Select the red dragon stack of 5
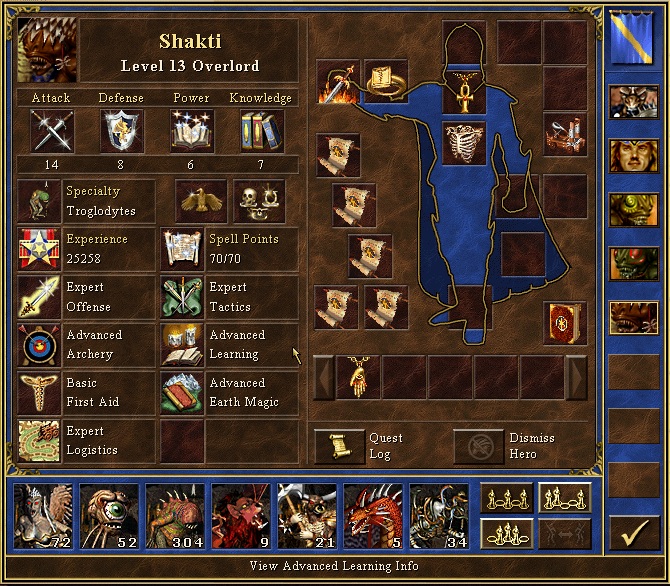Image resolution: width=670 pixels, height=586 pixels. click(372, 516)
